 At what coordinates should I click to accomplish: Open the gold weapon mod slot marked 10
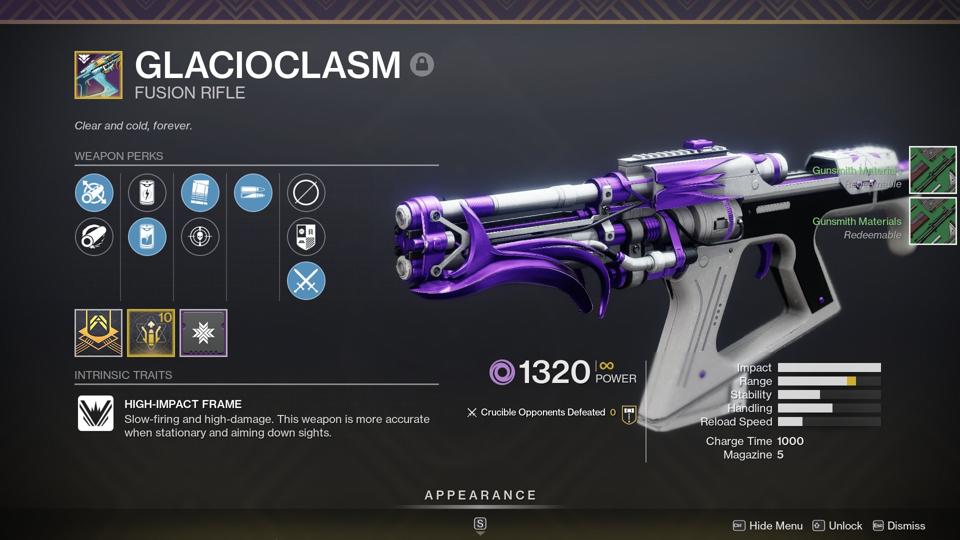point(151,333)
